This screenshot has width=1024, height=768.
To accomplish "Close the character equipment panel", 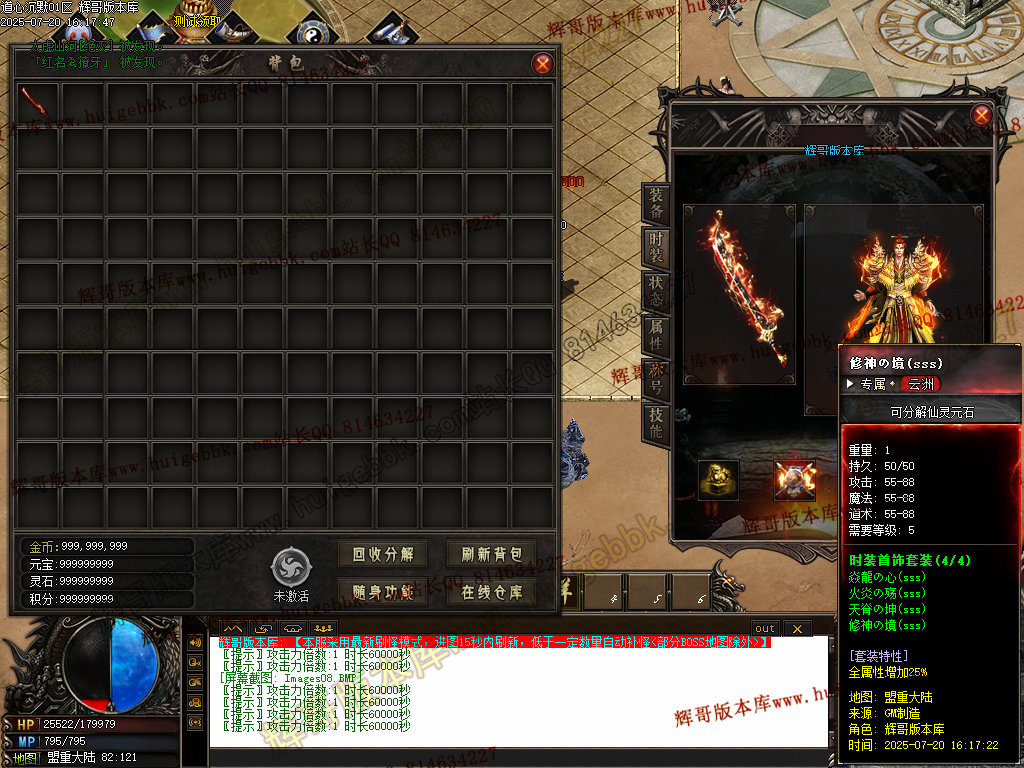I will tap(981, 115).
